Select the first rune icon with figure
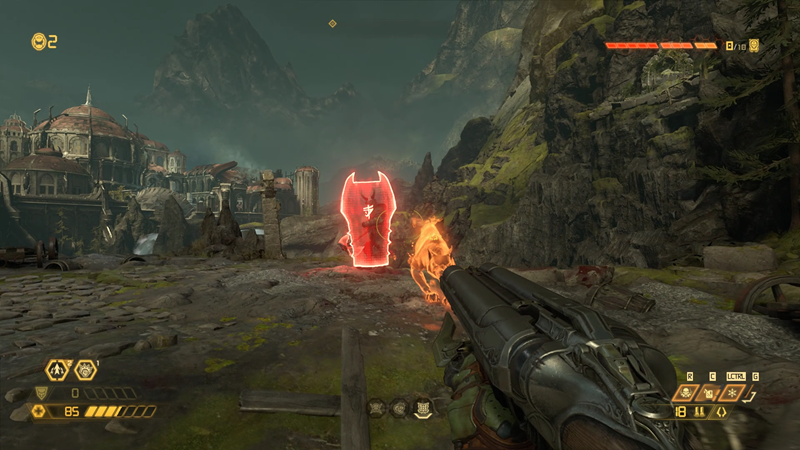 pyautogui.click(x=59, y=370)
